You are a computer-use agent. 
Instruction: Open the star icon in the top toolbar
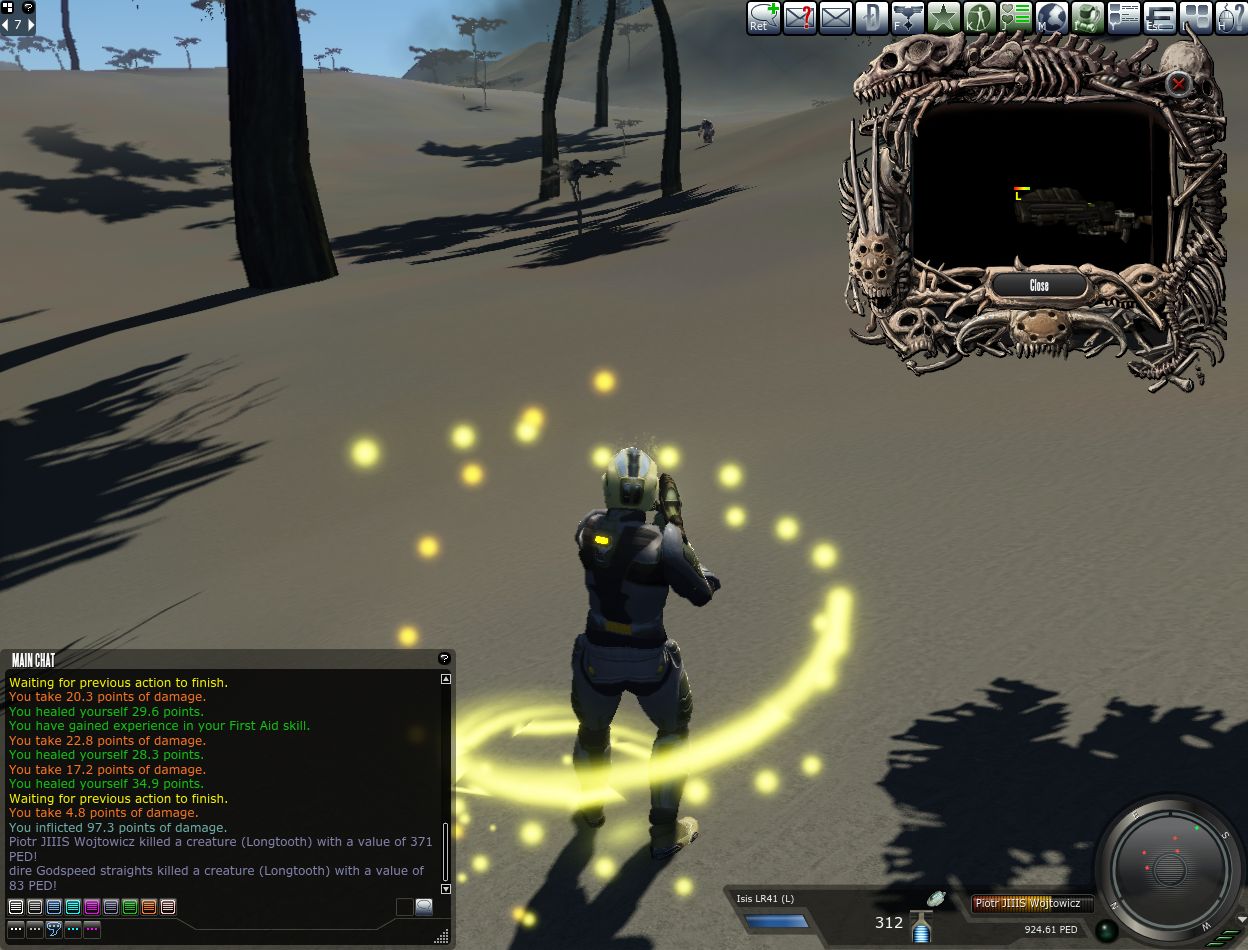pos(943,18)
